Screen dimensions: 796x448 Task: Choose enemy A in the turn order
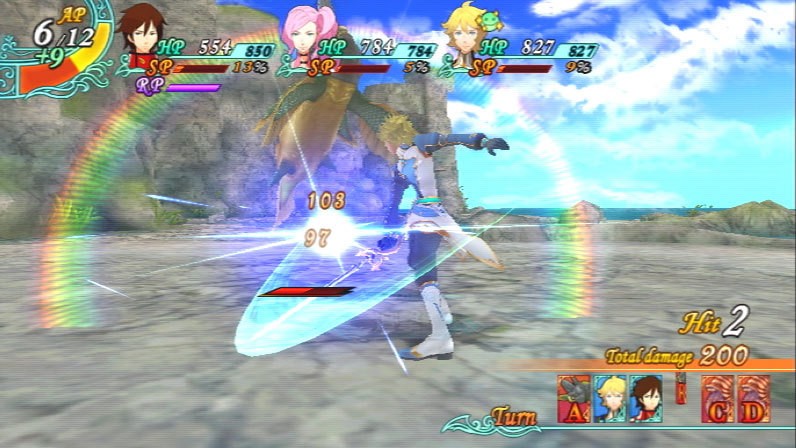pos(575,397)
